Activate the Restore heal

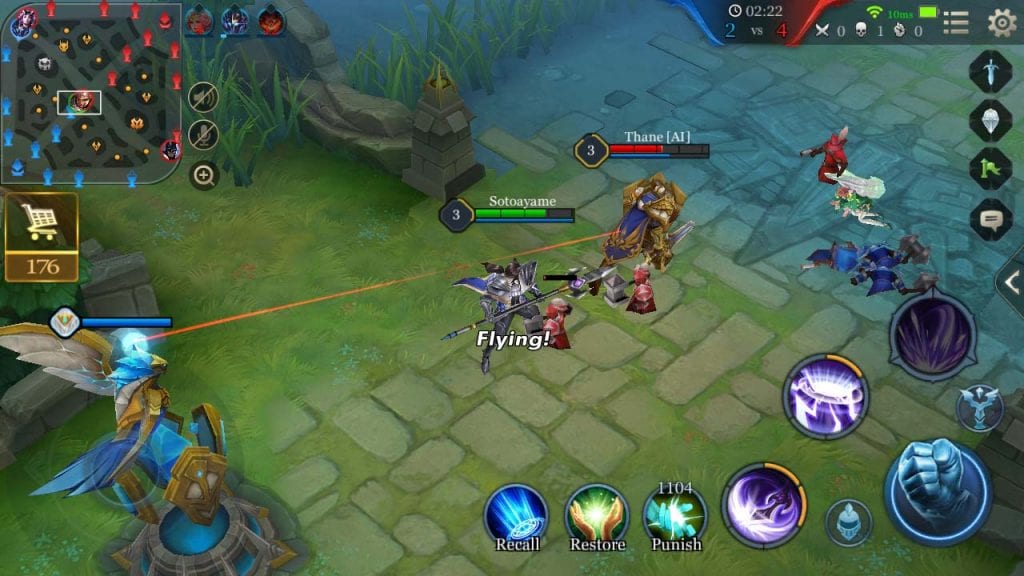click(x=597, y=515)
